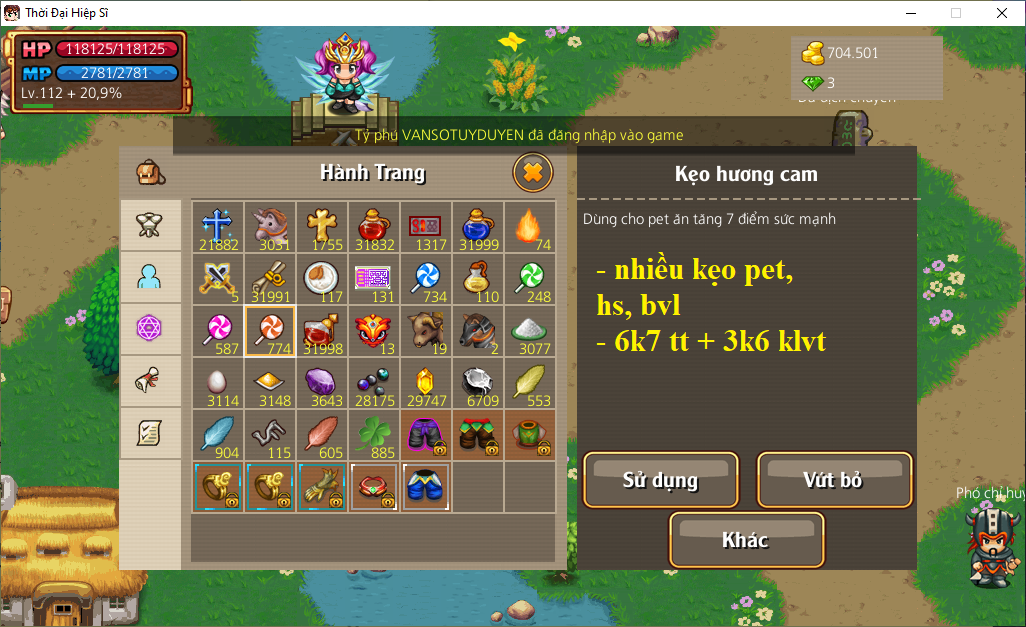This screenshot has width=1026, height=627.
Task: Open the purple hexagram magic tab
Action: [150, 329]
